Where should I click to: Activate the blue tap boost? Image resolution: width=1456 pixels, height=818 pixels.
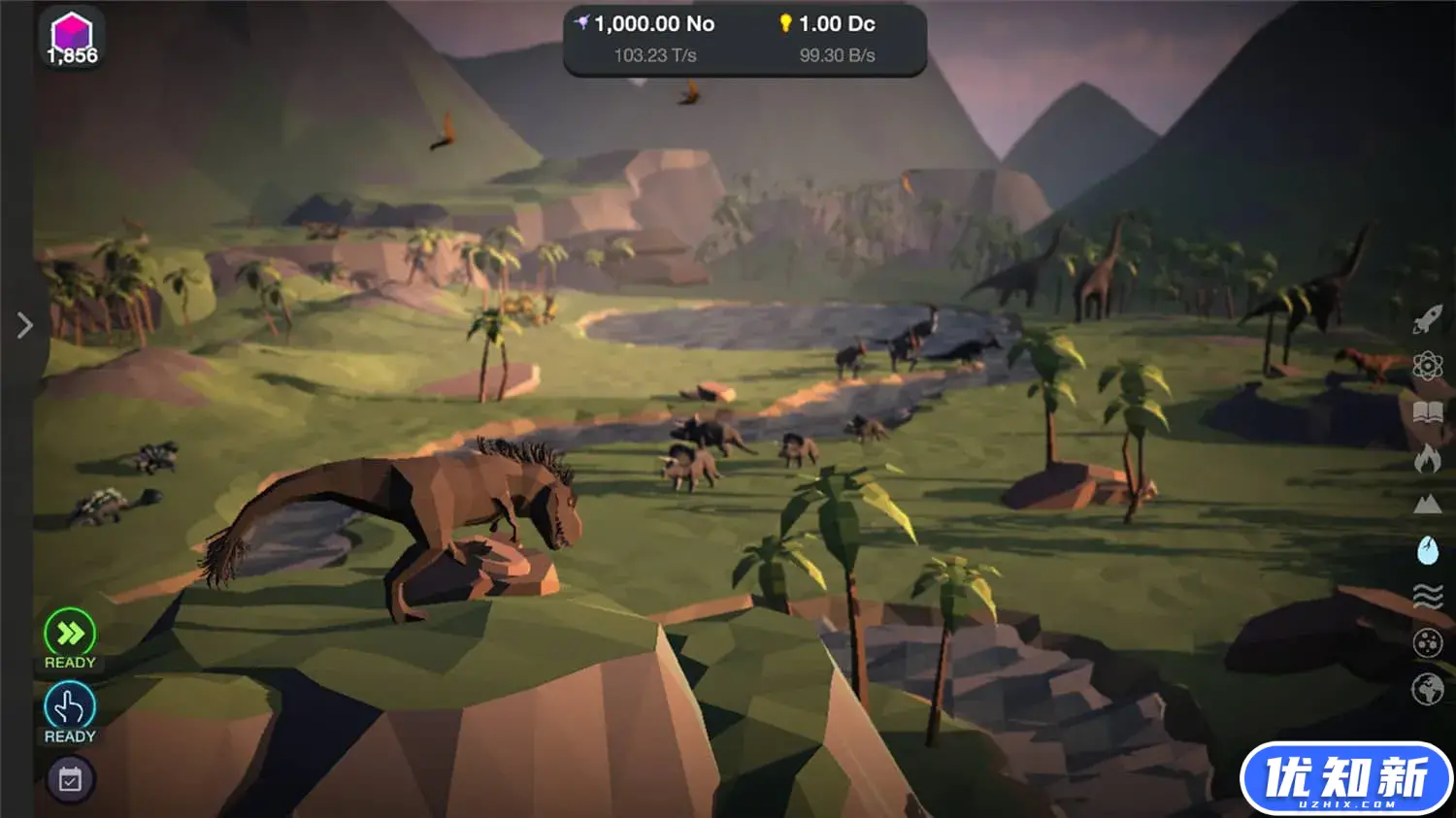[x=70, y=707]
